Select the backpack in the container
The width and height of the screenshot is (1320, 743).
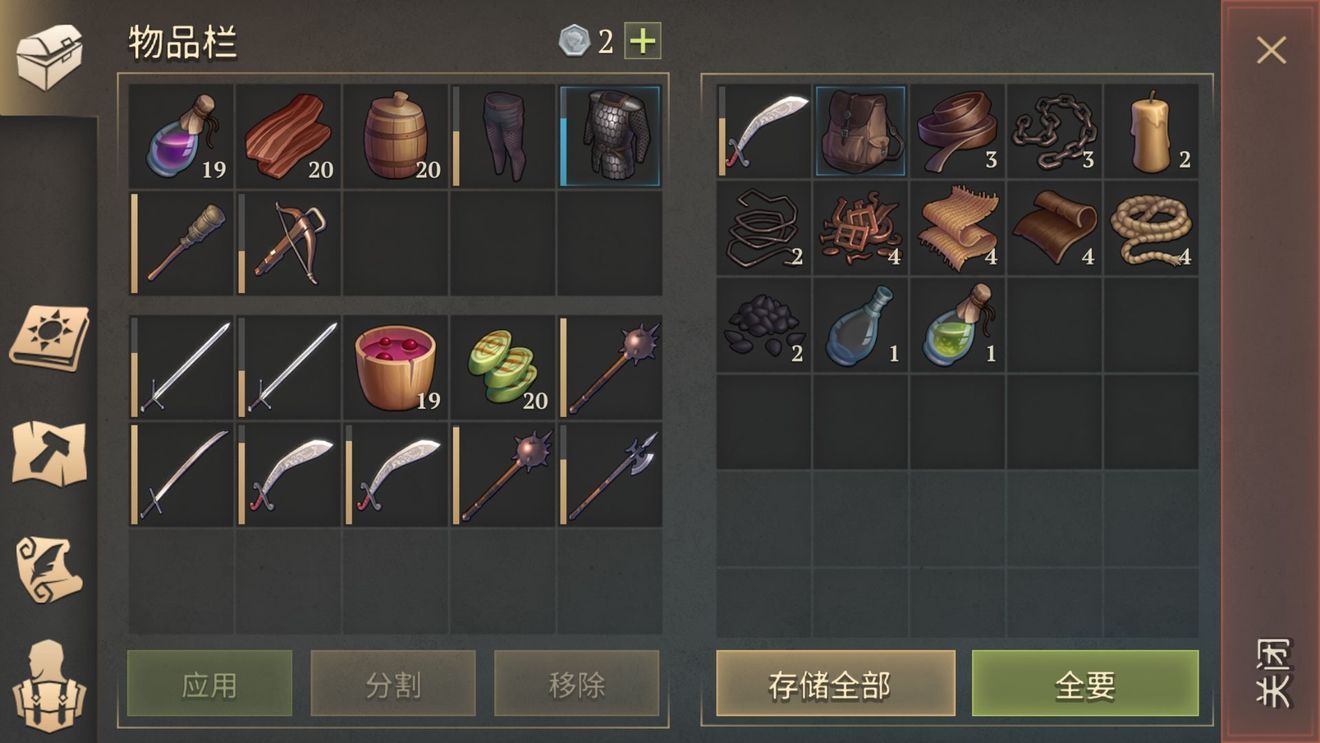point(860,130)
